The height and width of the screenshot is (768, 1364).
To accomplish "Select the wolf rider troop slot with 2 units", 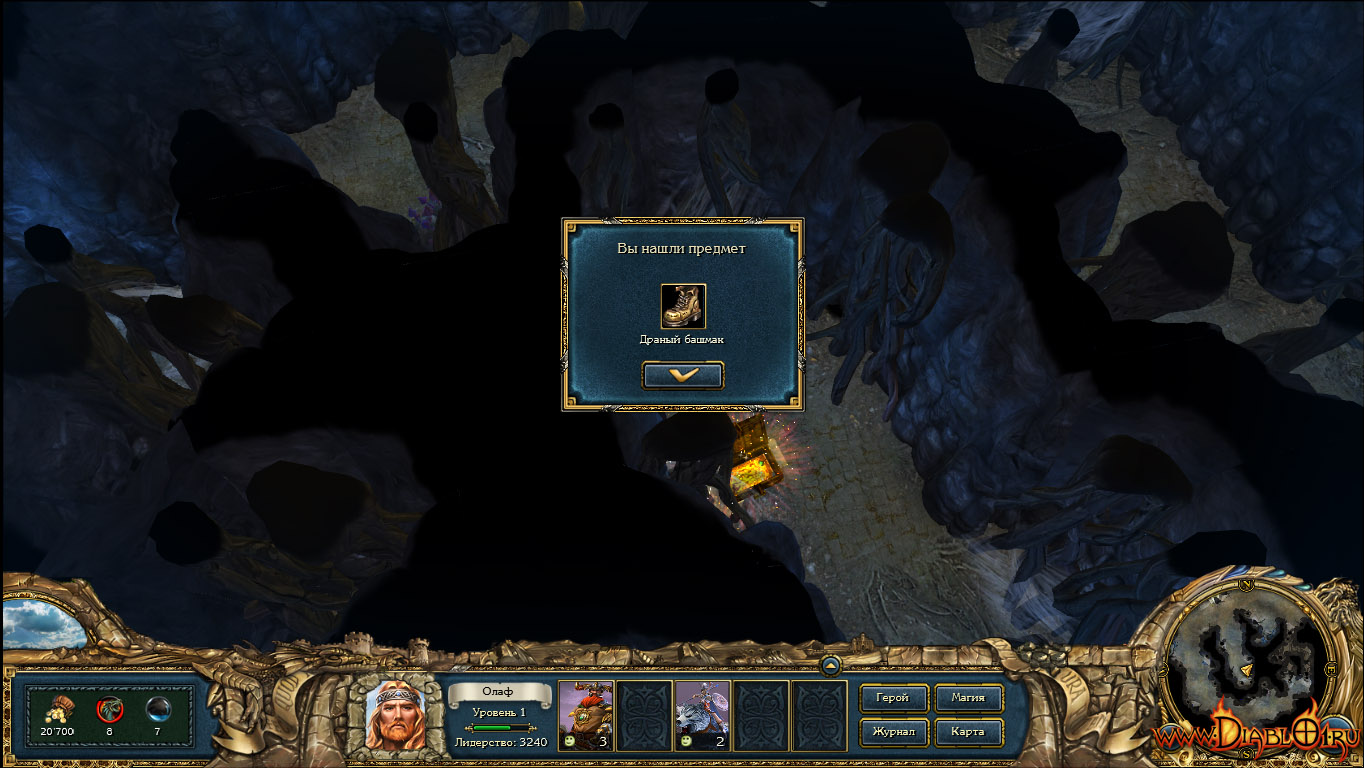I will 703,715.
